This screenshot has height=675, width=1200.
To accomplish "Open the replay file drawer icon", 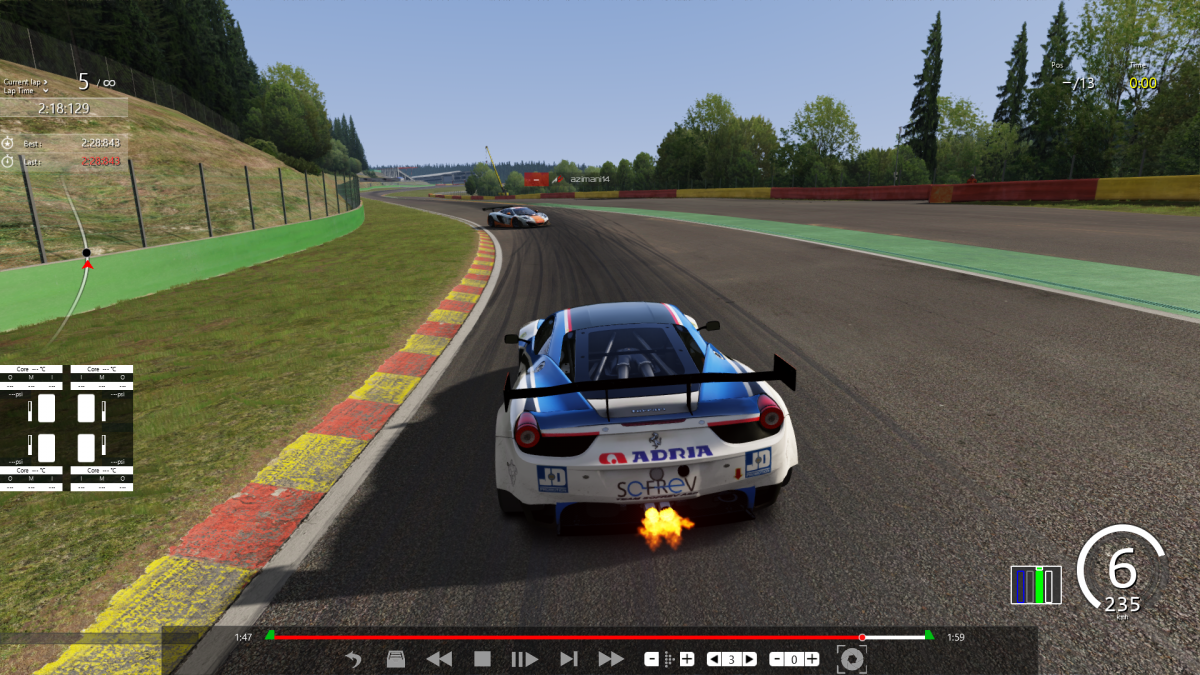I will [395, 659].
